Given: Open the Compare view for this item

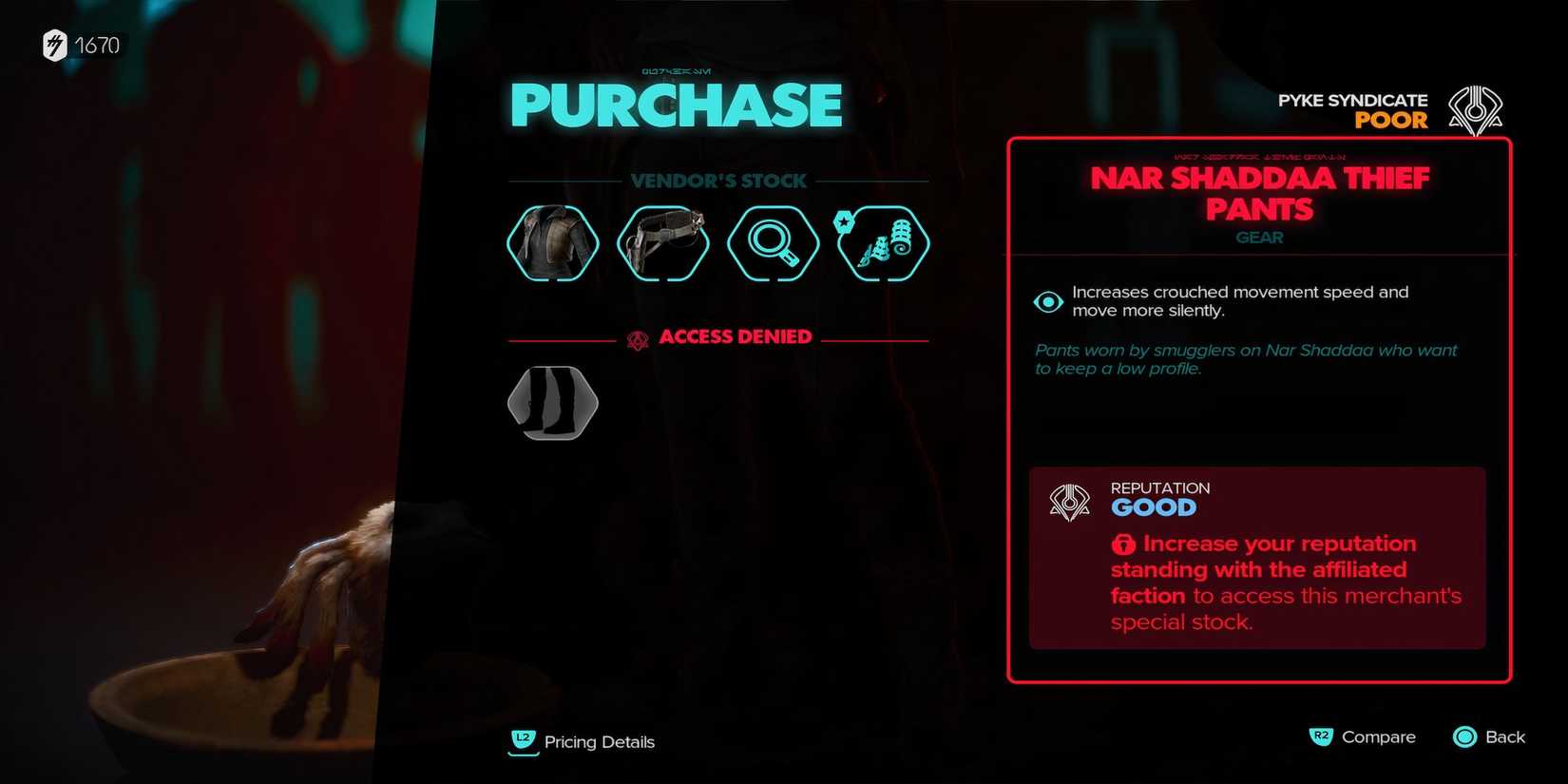Looking at the screenshot, I should (1378, 736).
